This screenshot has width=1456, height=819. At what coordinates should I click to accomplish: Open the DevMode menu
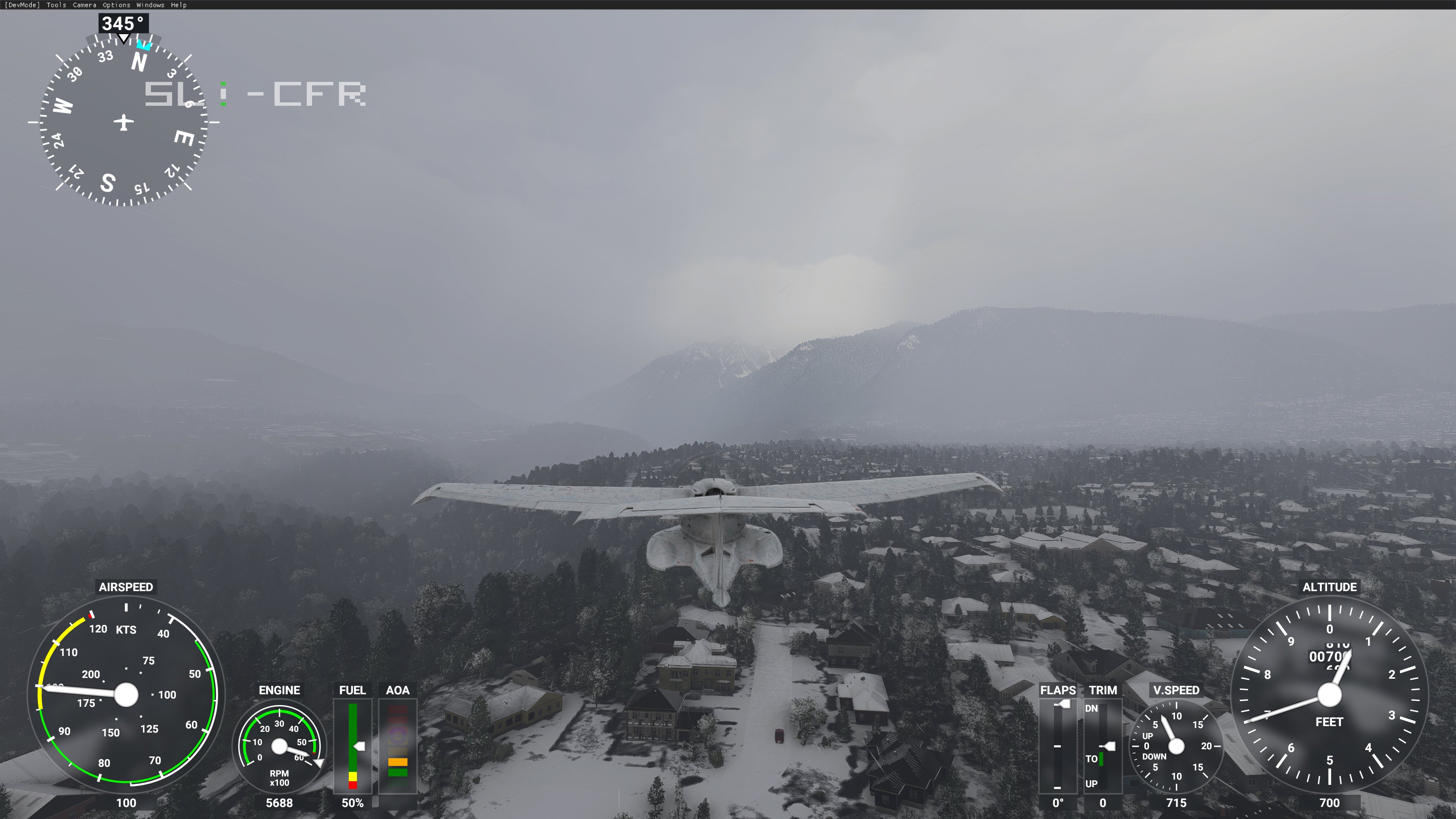pos(22,5)
